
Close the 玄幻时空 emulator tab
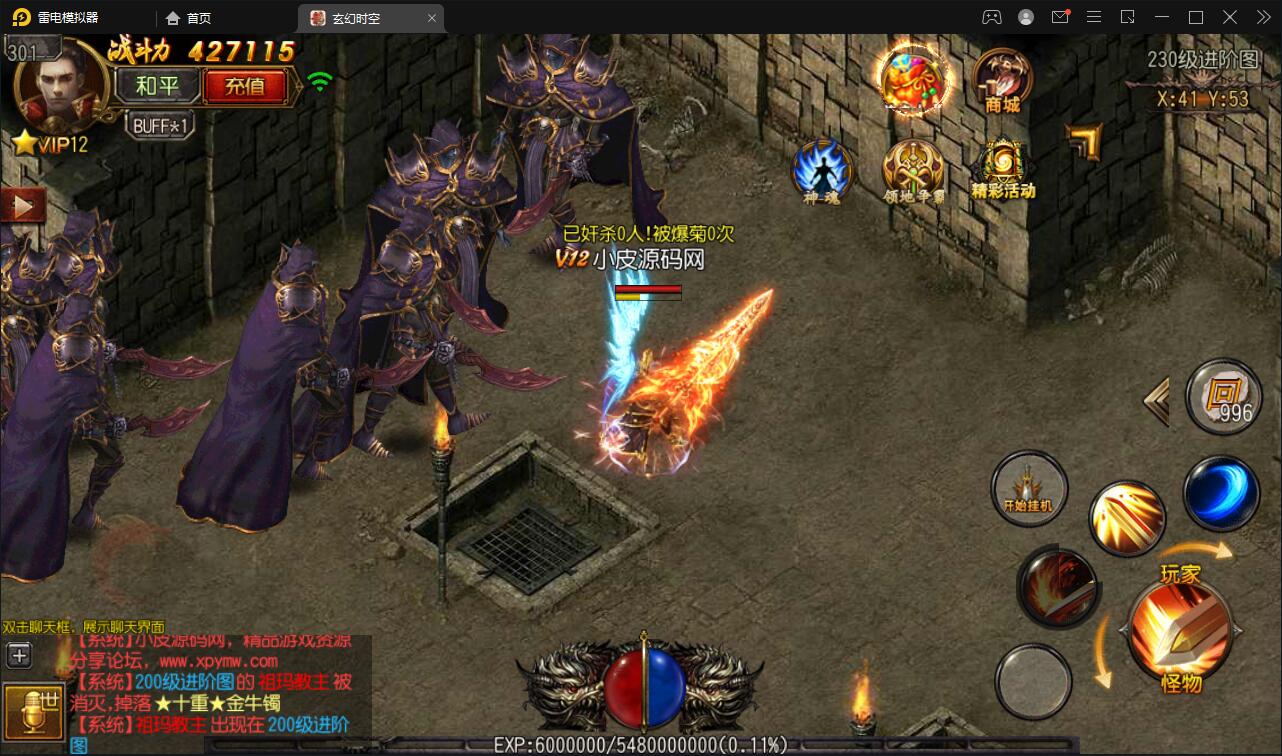pos(432,18)
